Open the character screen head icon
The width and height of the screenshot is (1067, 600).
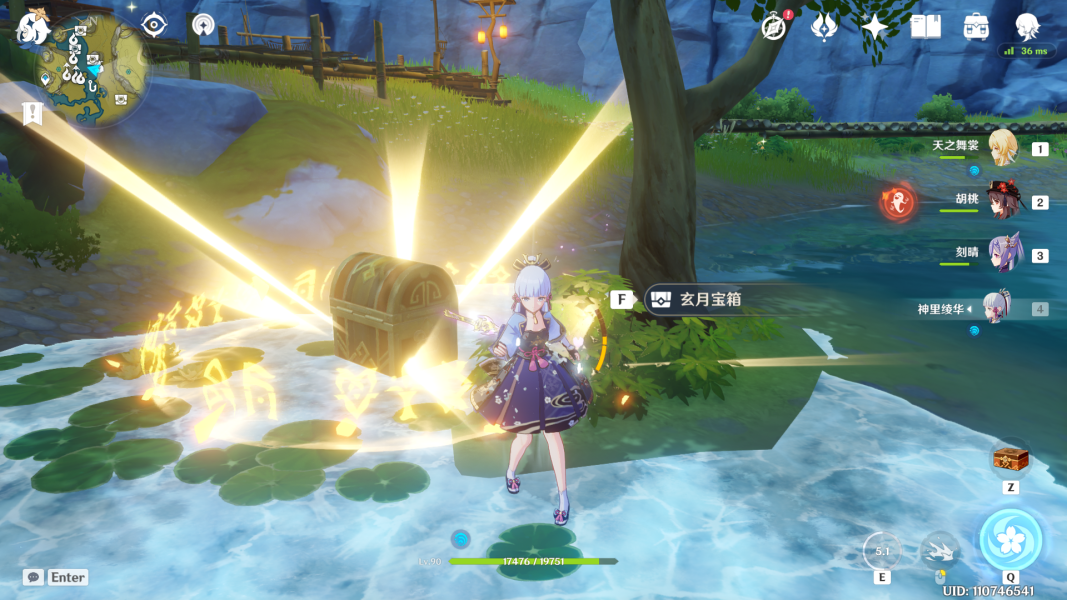click(1027, 26)
